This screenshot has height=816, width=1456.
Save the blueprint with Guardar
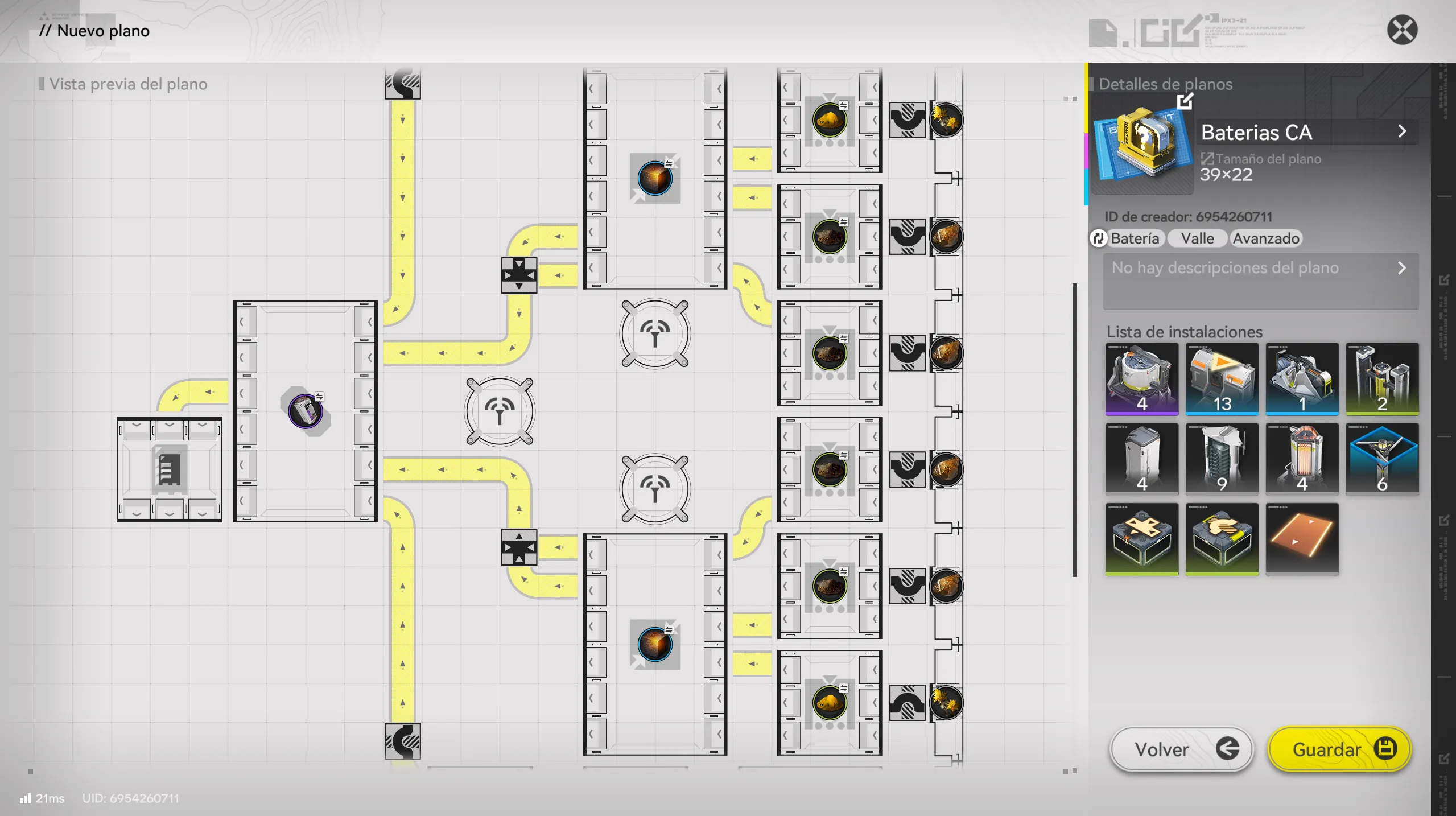(x=1339, y=749)
